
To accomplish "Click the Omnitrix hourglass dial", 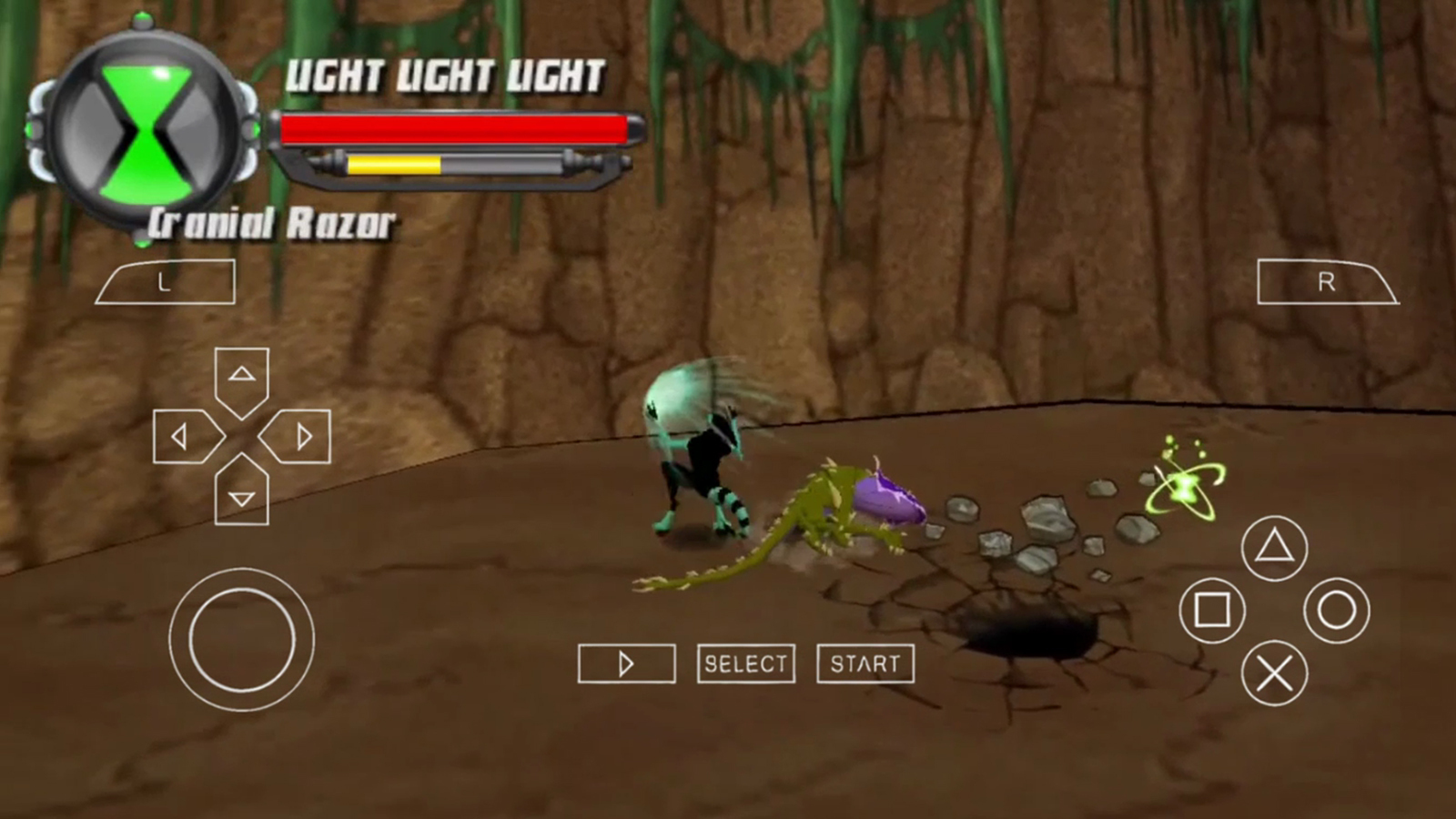I will click(x=146, y=132).
